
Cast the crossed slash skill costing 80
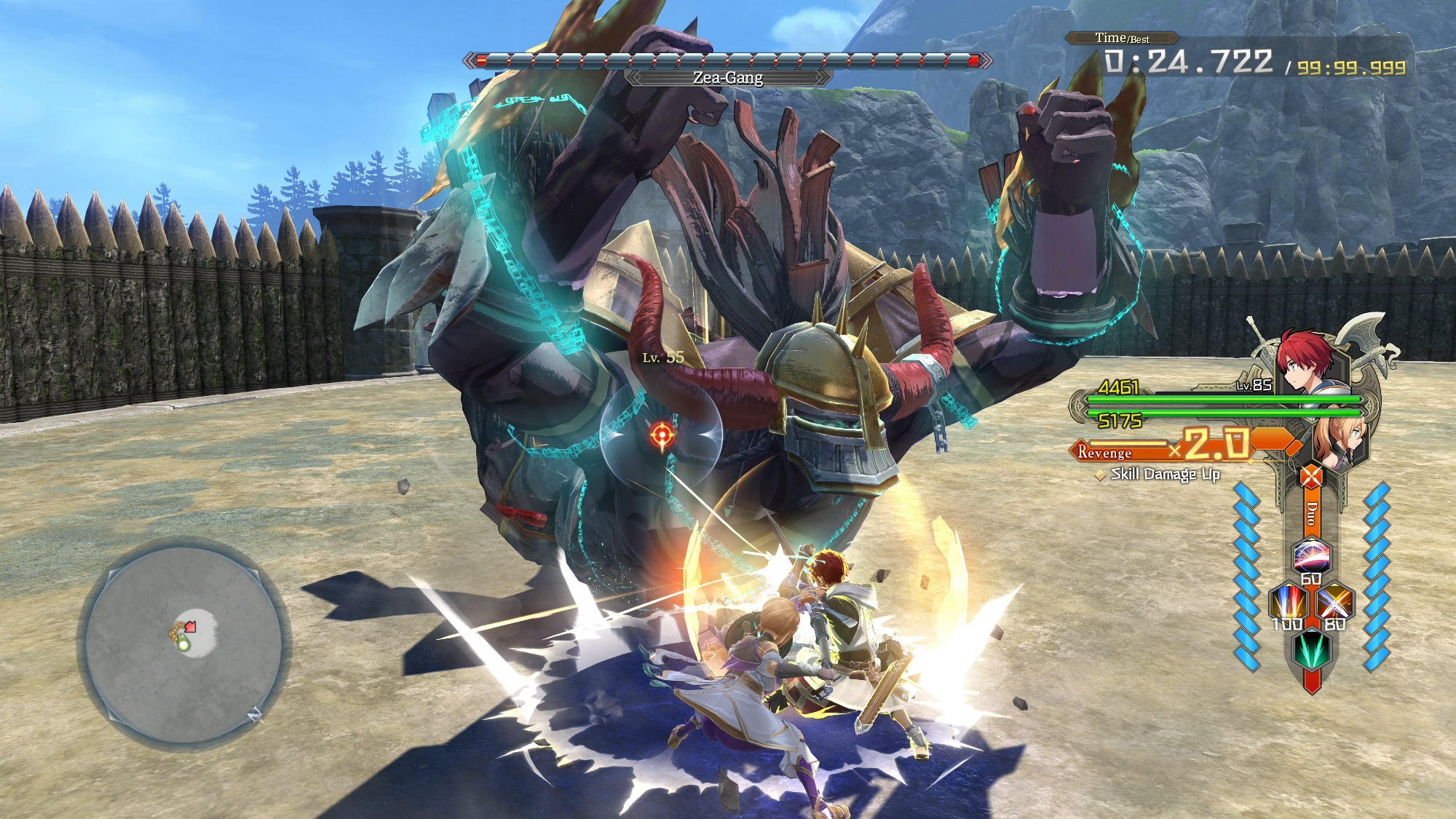tap(1335, 603)
